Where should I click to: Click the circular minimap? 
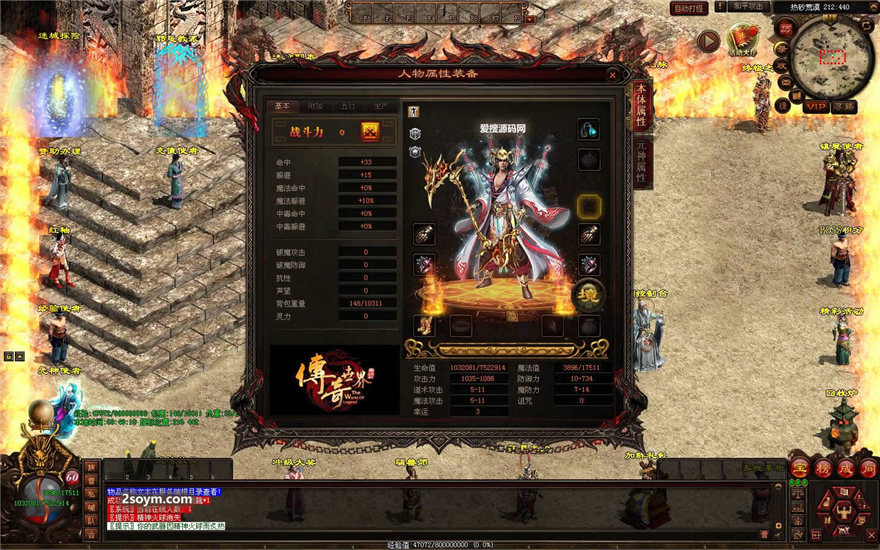click(830, 54)
